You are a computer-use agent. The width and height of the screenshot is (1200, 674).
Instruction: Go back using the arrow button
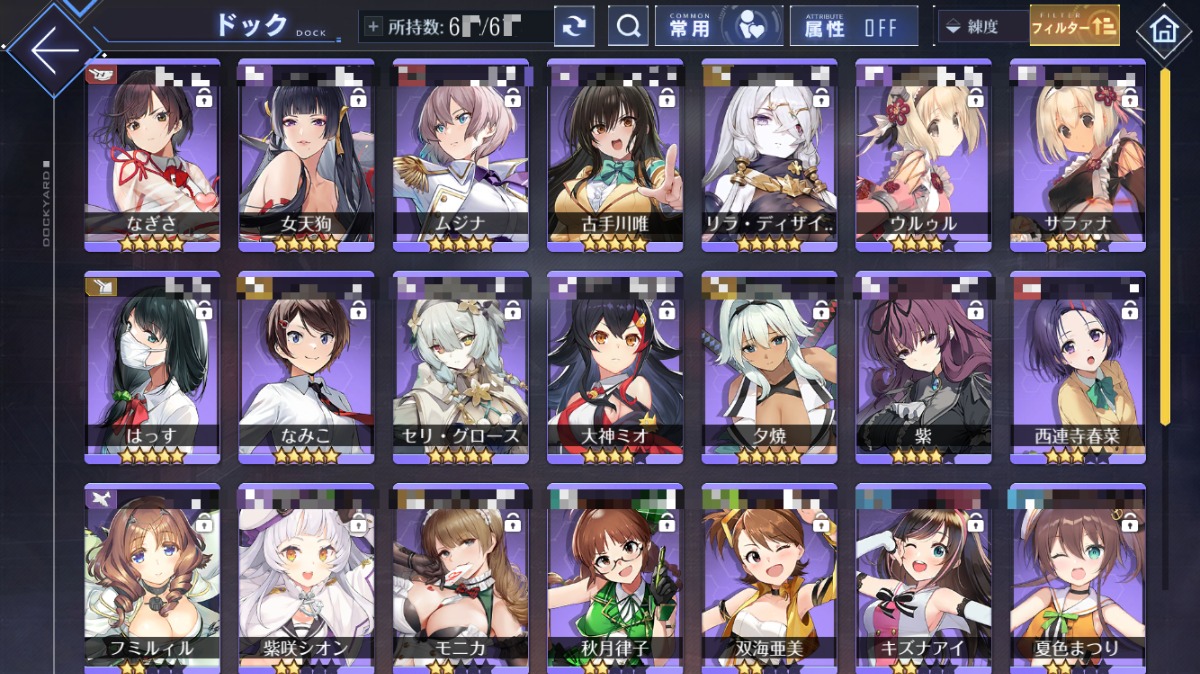coord(52,50)
